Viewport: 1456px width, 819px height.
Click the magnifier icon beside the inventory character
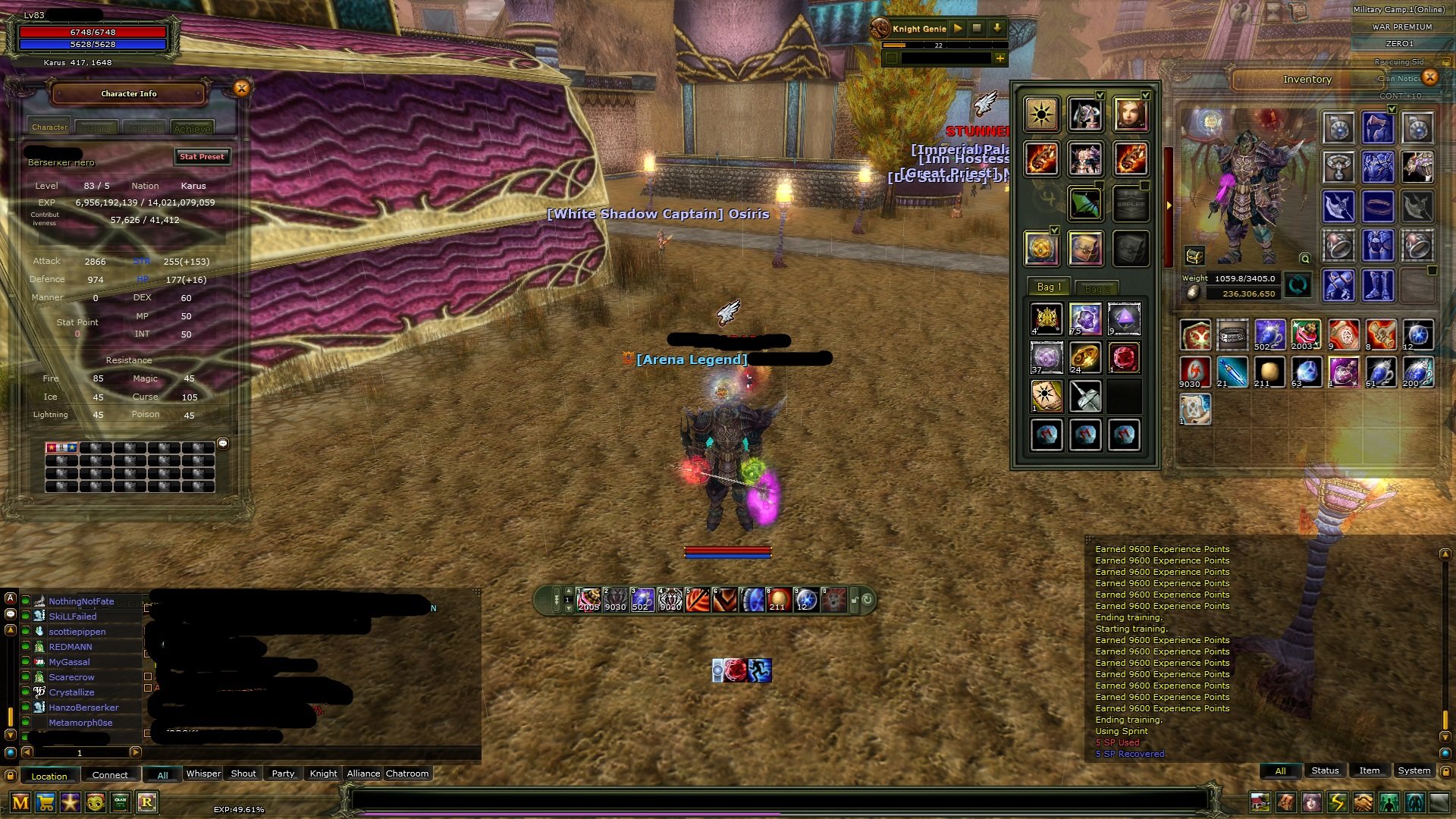1305,258
